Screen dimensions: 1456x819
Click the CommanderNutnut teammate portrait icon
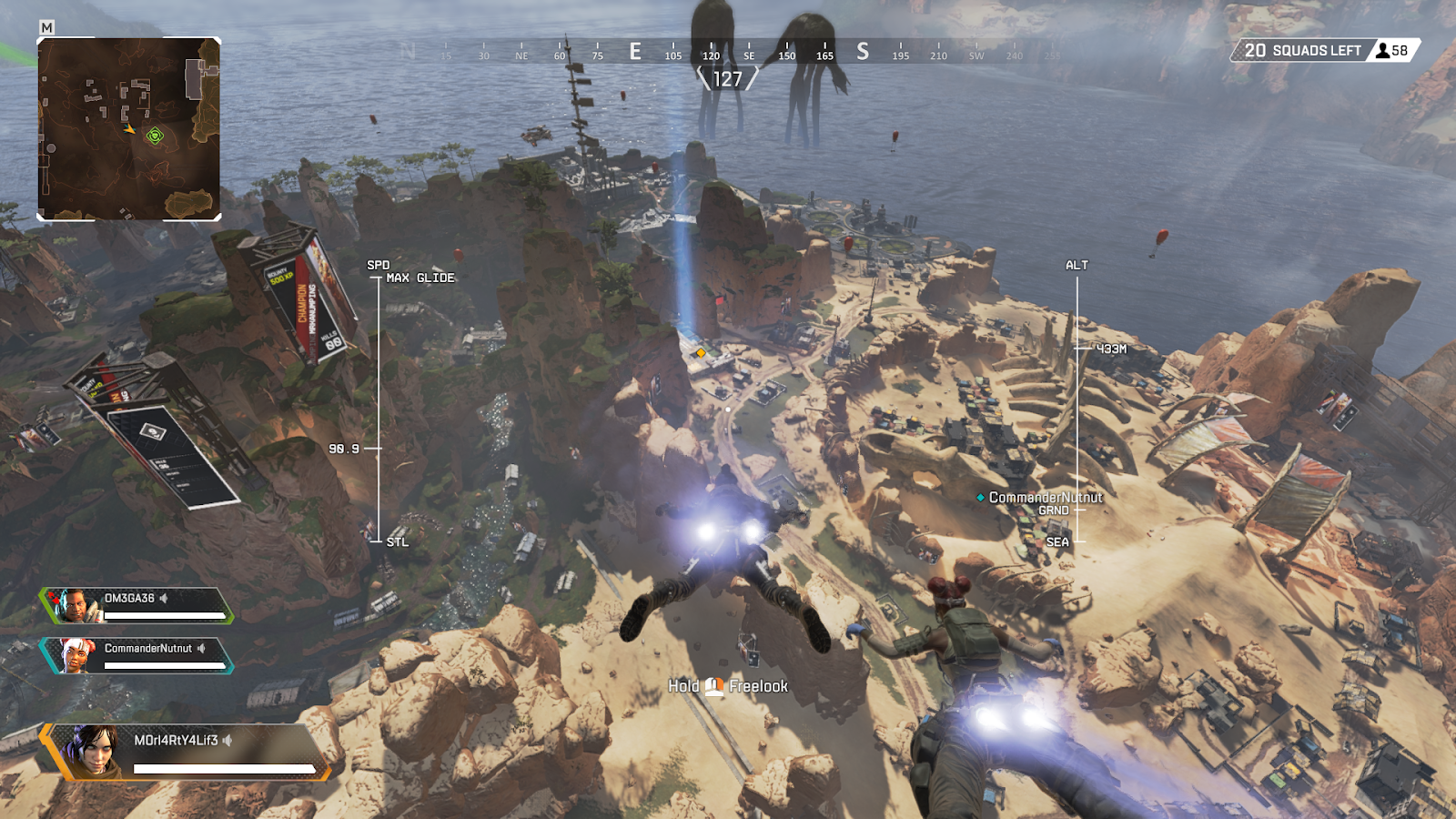coord(77,653)
